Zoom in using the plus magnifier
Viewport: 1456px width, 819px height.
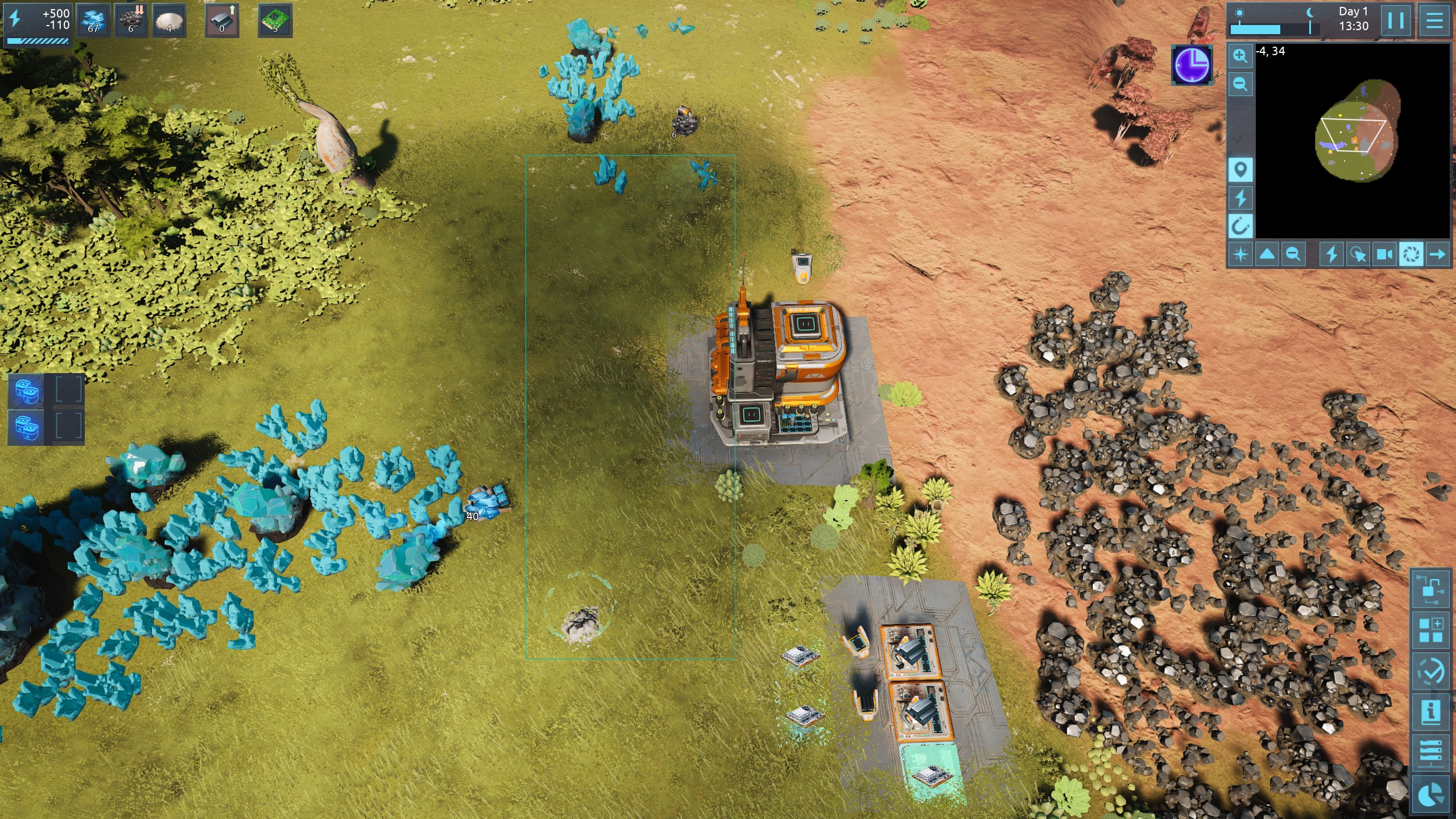pyautogui.click(x=1240, y=56)
